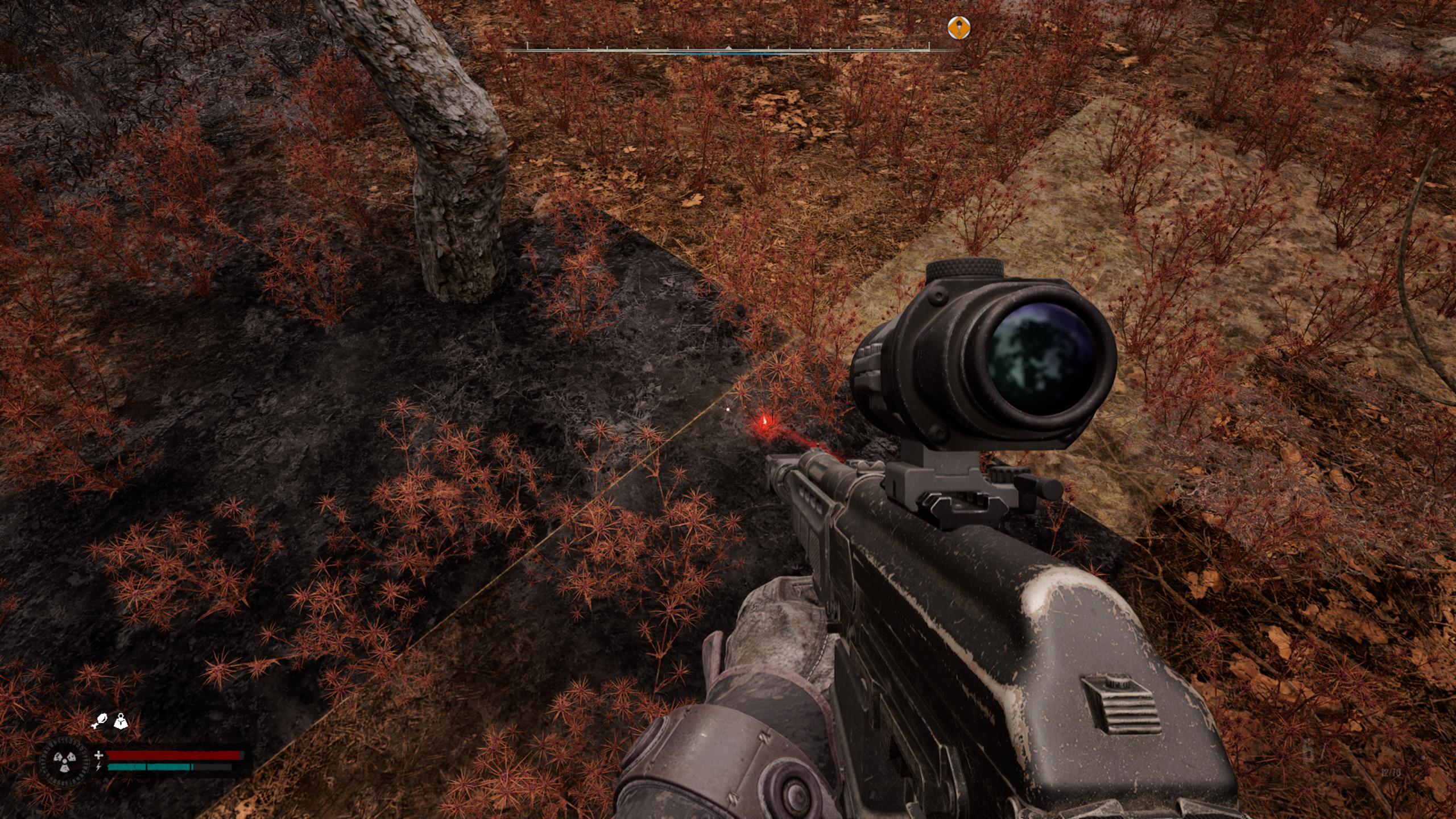The height and width of the screenshot is (819, 1456).
Task: Select the orange quest marker on compass
Action: (x=959, y=28)
